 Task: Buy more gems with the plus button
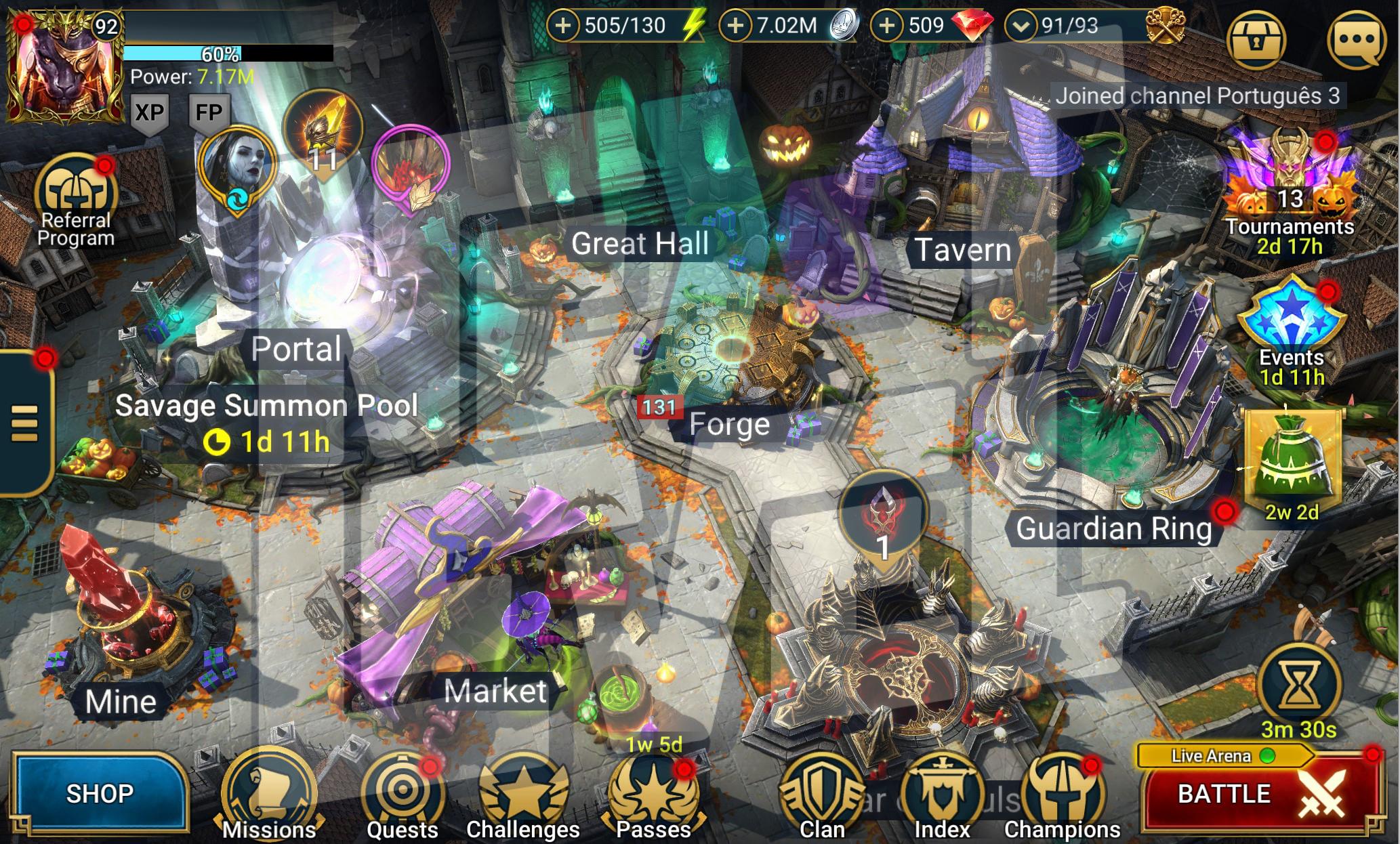[x=886, y=26]
